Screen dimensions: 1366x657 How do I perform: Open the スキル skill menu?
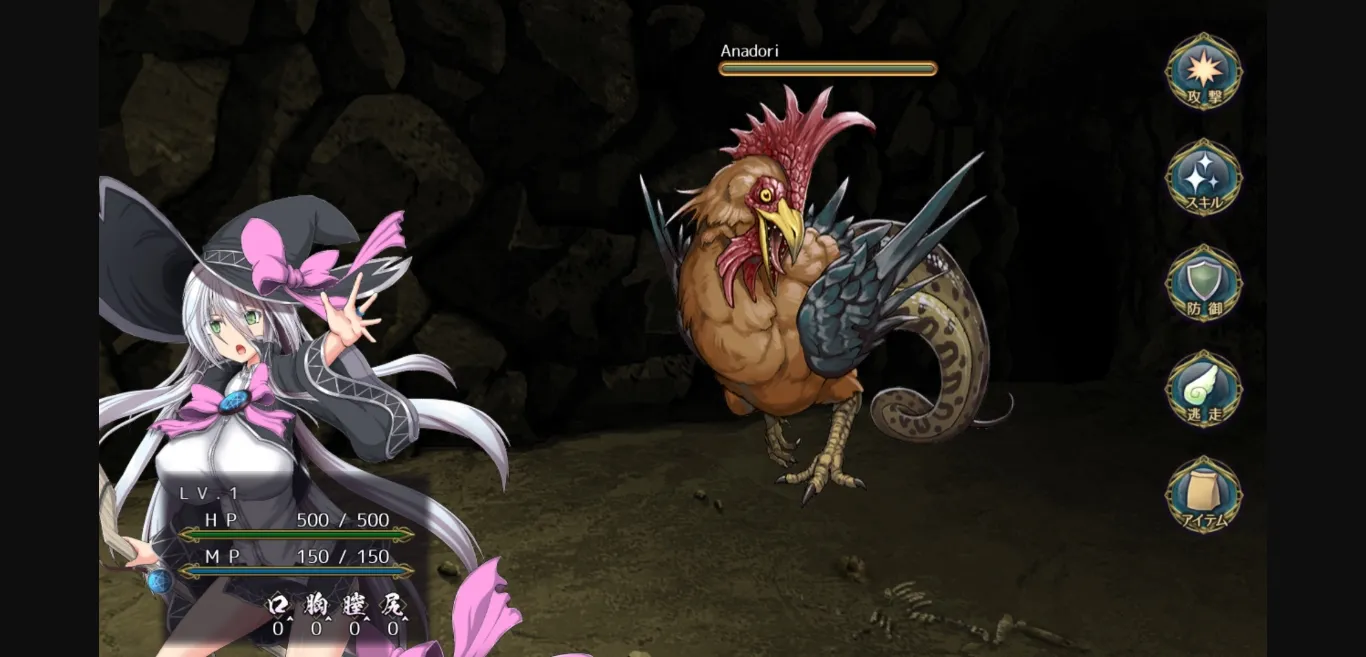(1204, 178)
